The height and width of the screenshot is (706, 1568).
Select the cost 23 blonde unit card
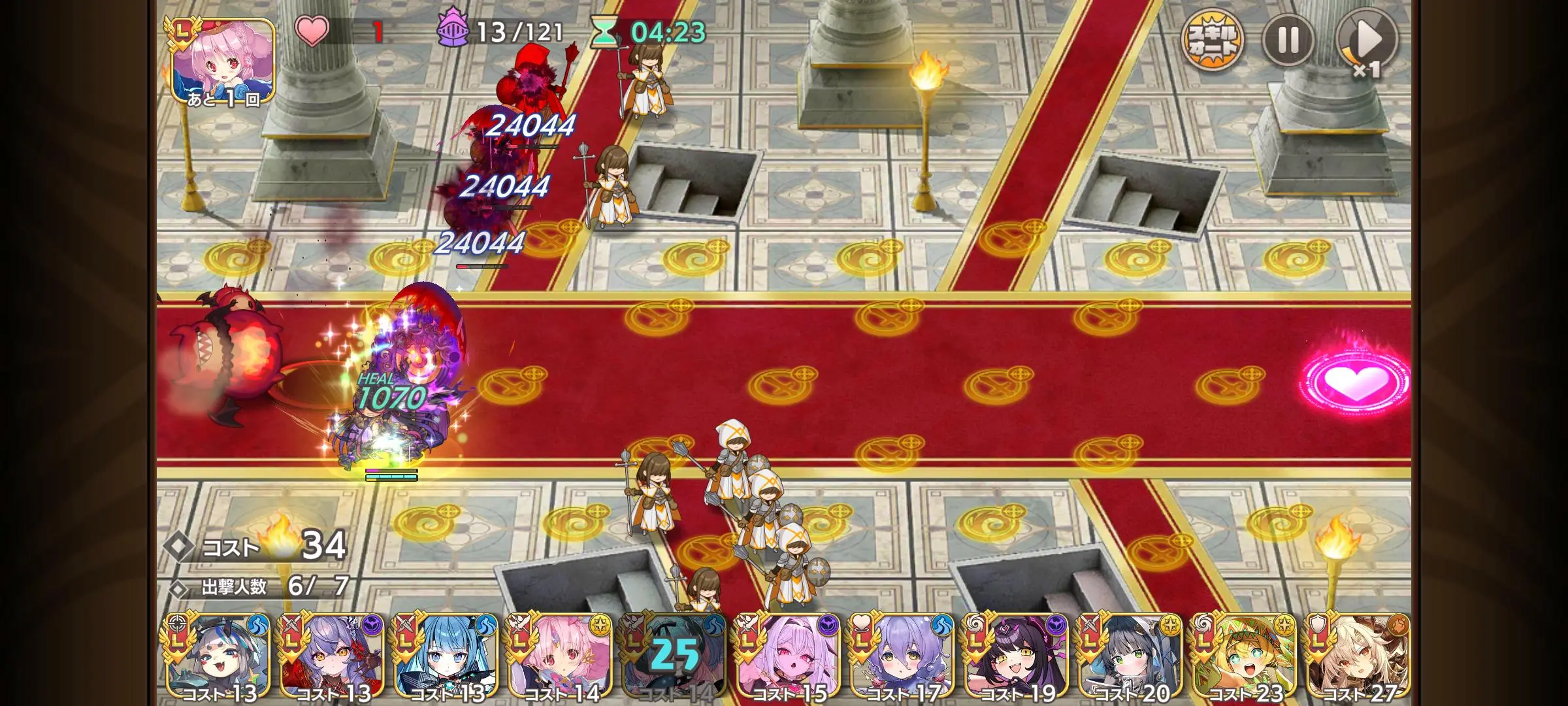tap(1244, 657)
